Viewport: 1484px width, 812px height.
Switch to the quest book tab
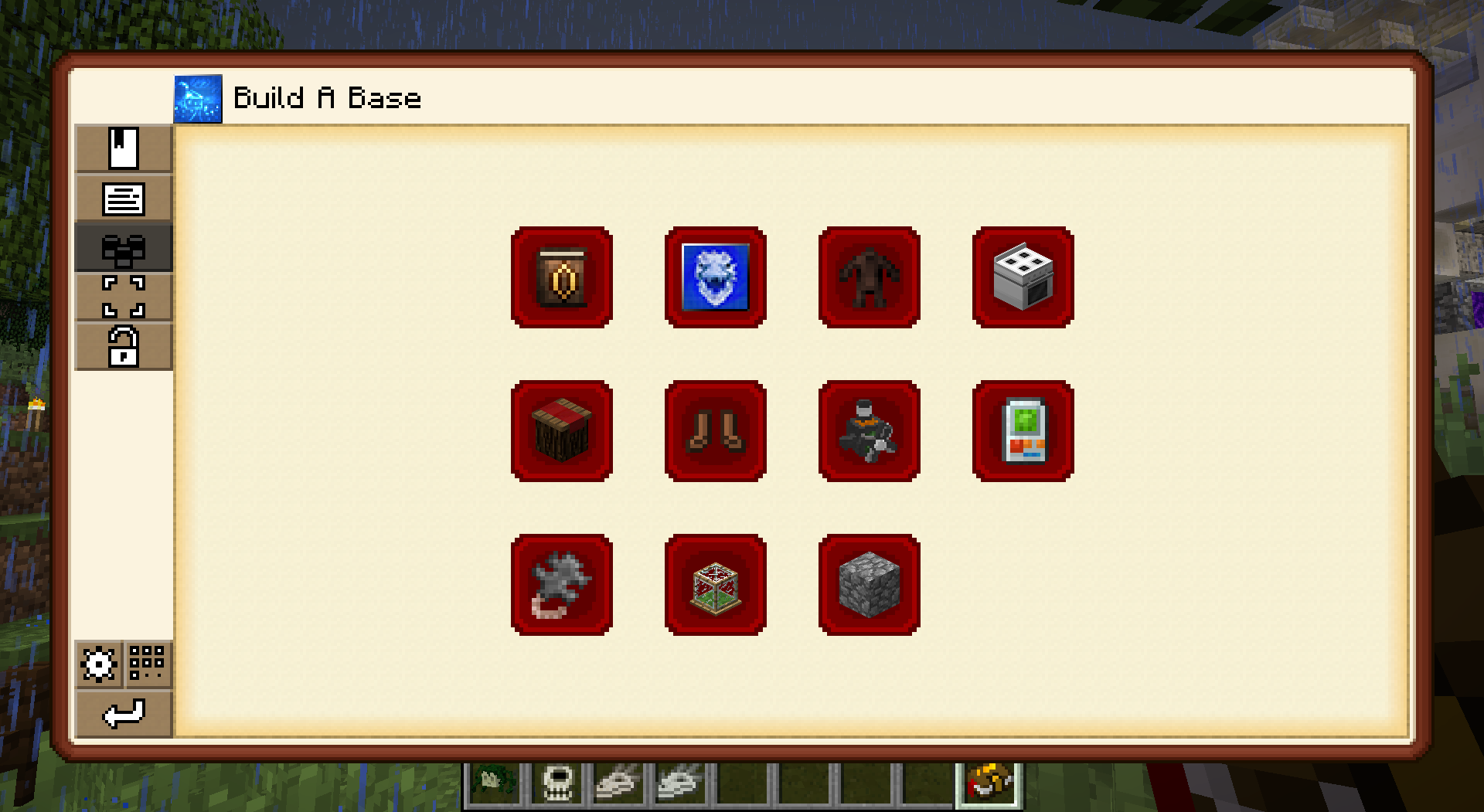click(x=122, y=149)
